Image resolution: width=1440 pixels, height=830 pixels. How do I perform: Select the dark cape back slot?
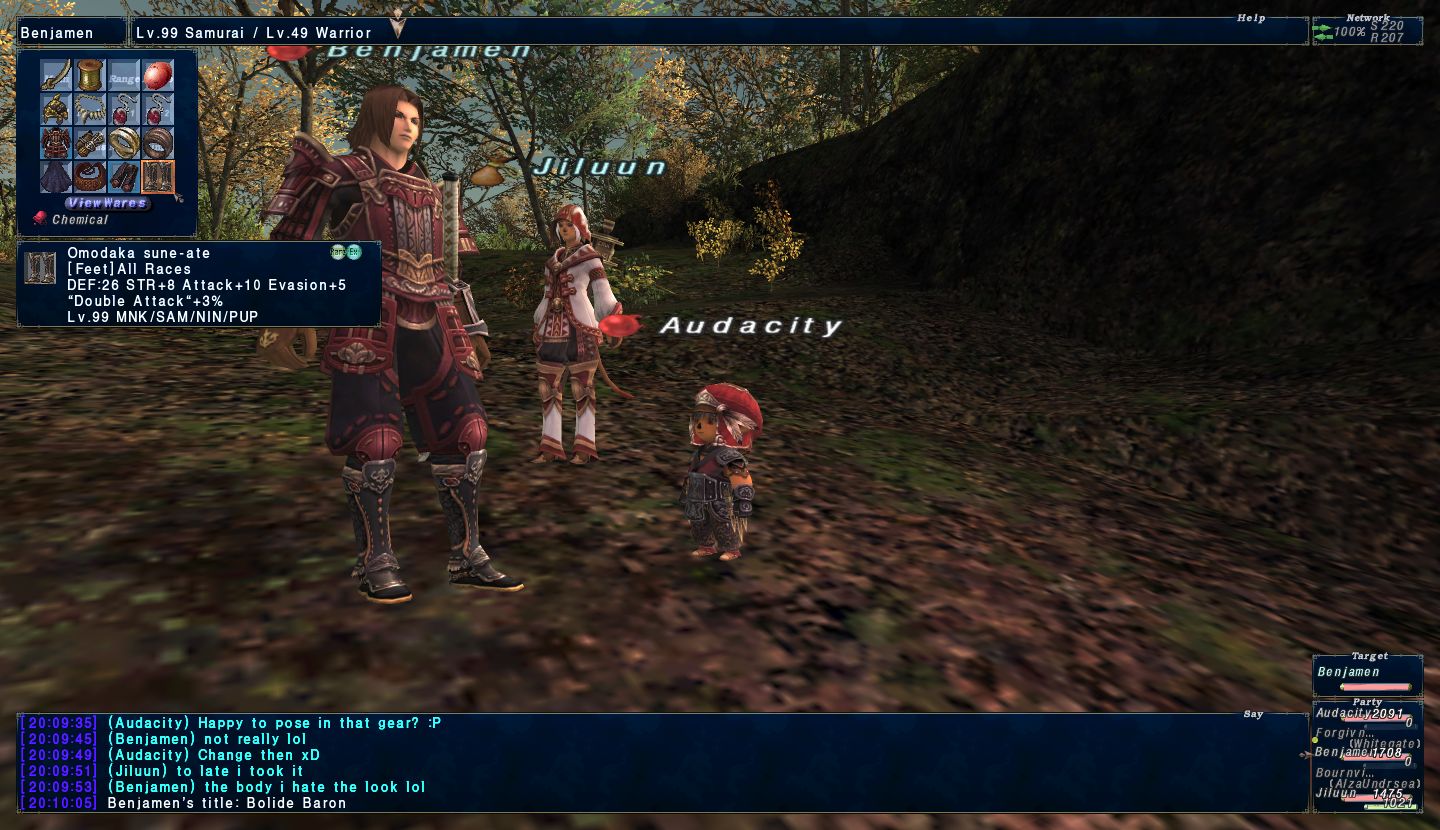56,177
